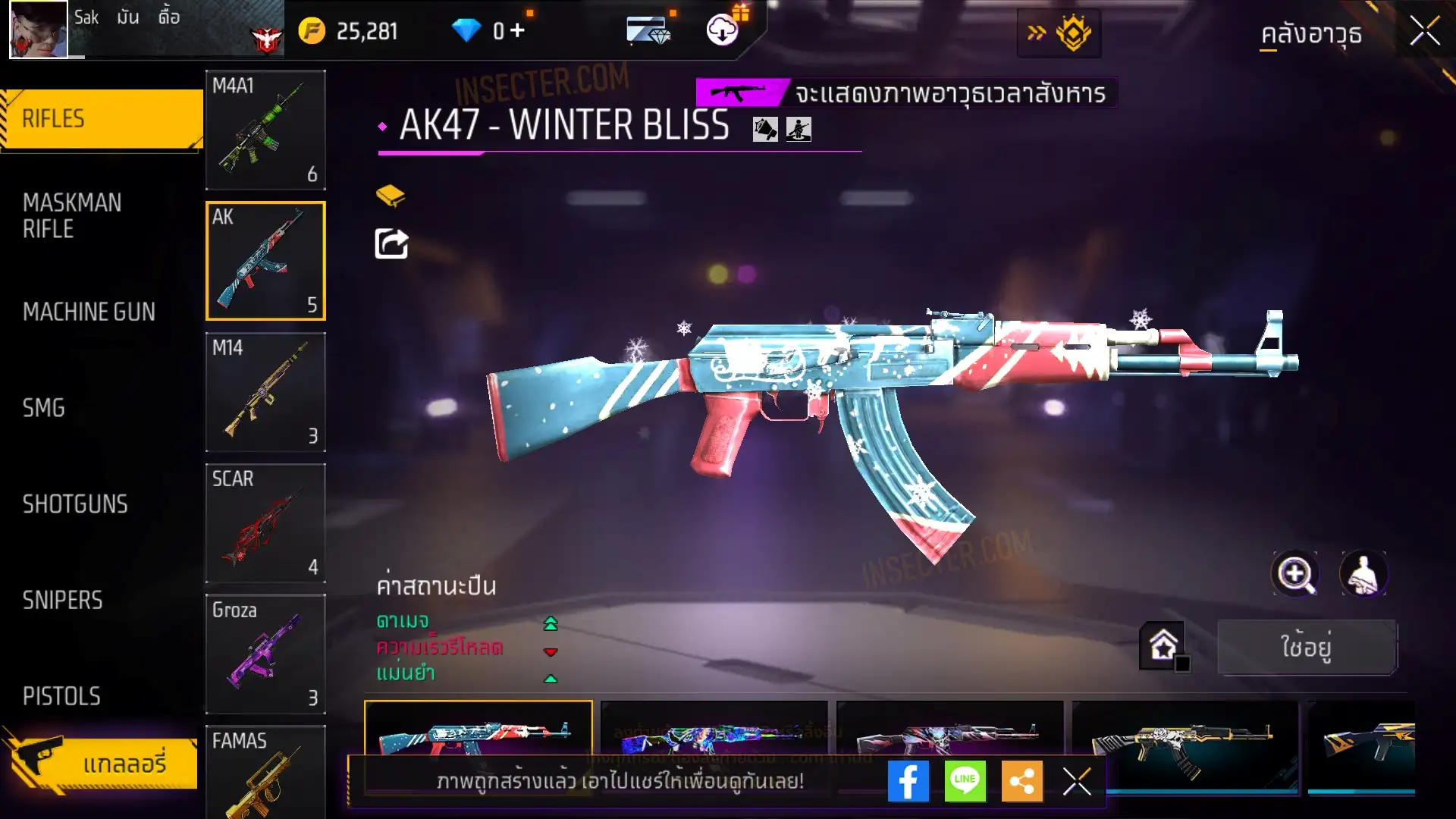Select the M4A1 weapon tile
Screen dimensions: 1456x819
coord(265,130)
